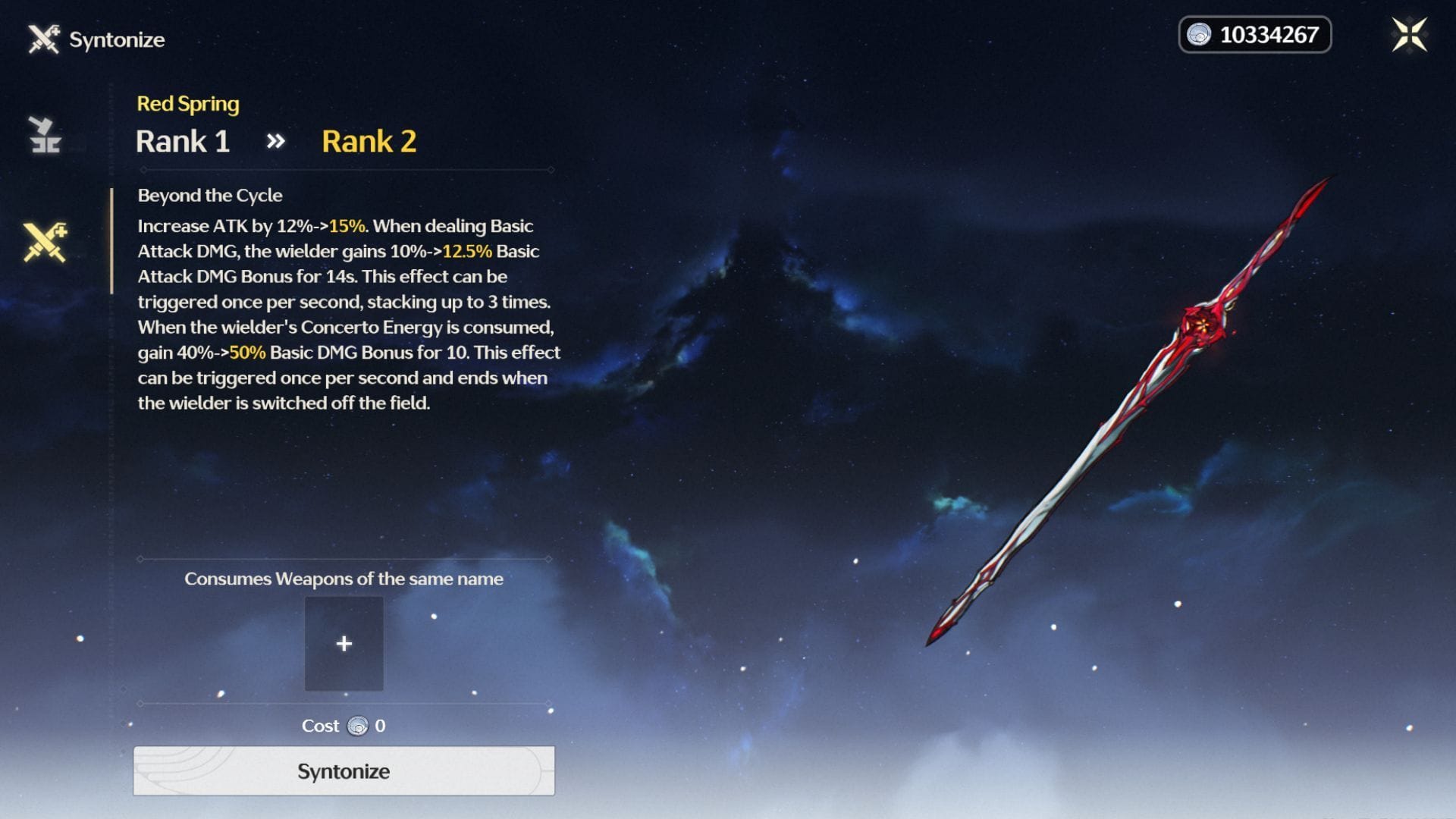The width and height of the screenshot is (1456, 819).
Task: Select the Rank 1 label
Action: point(184,142)
